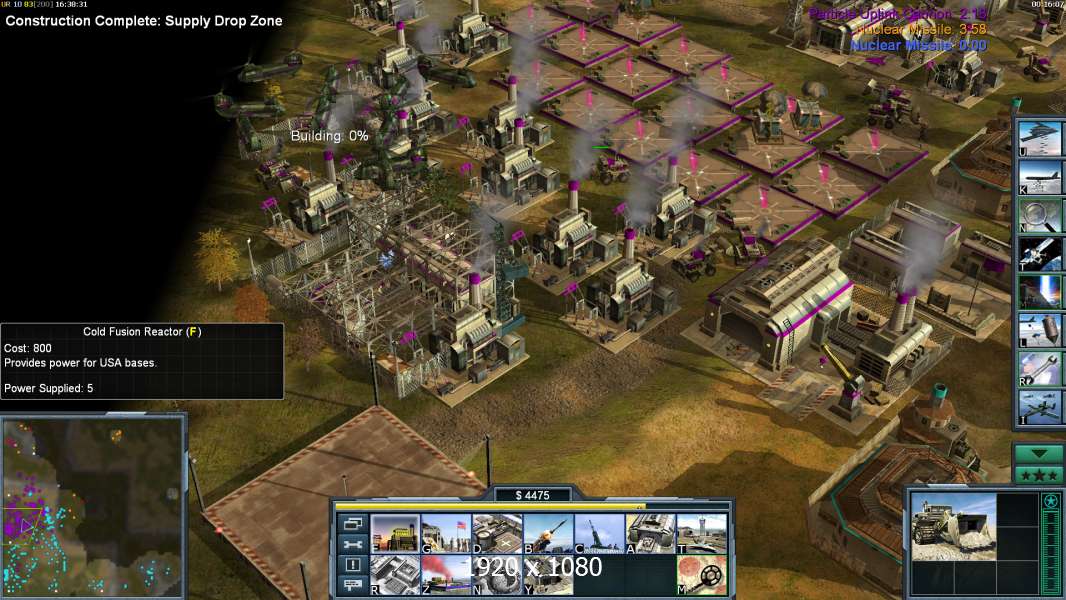This screenshot has height=600, width=1066.
Task: Select the Strategy Center build icon
Action: click(395, 575)
